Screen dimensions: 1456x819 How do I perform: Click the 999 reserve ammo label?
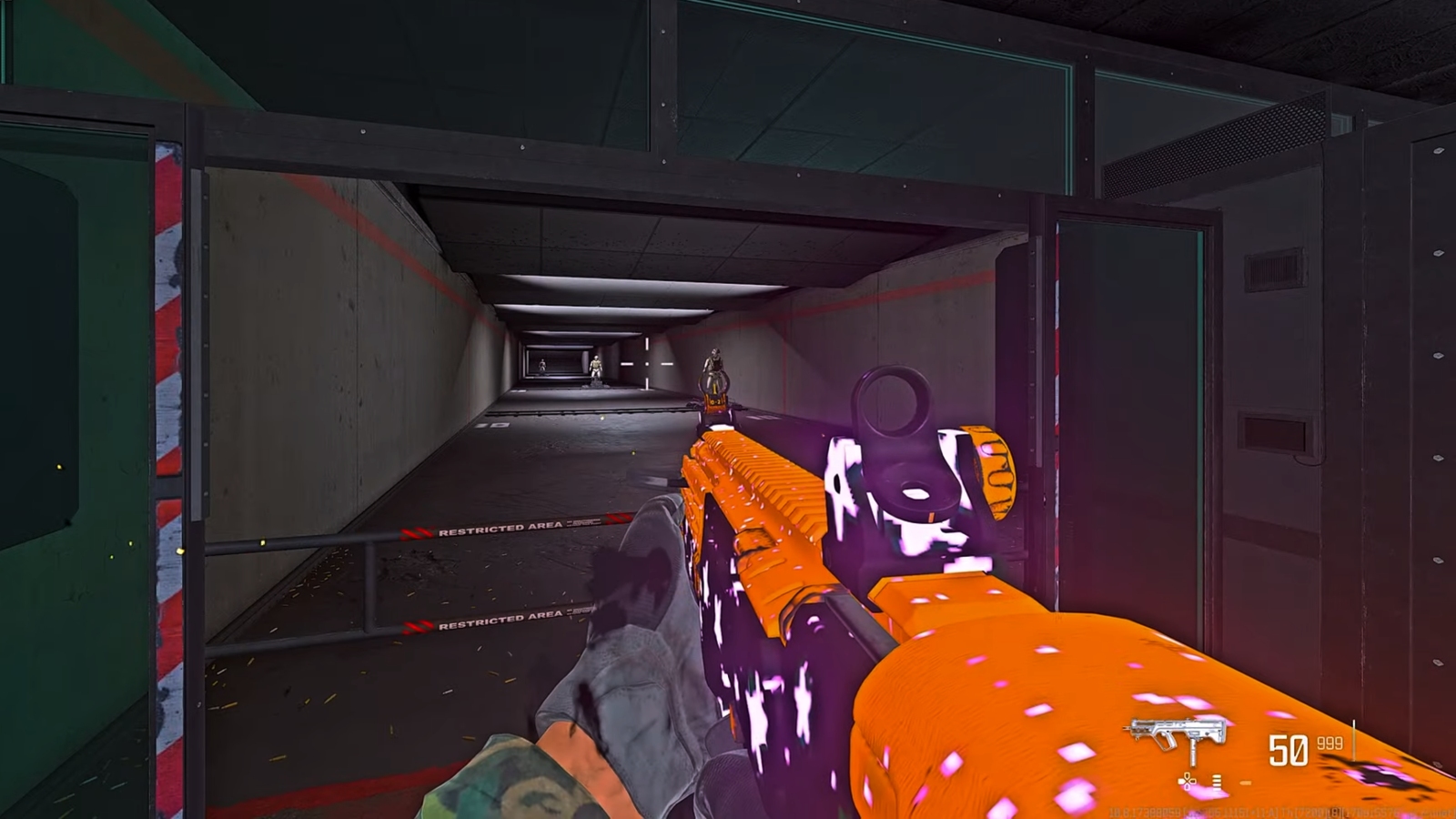[x=1329, y=743]
